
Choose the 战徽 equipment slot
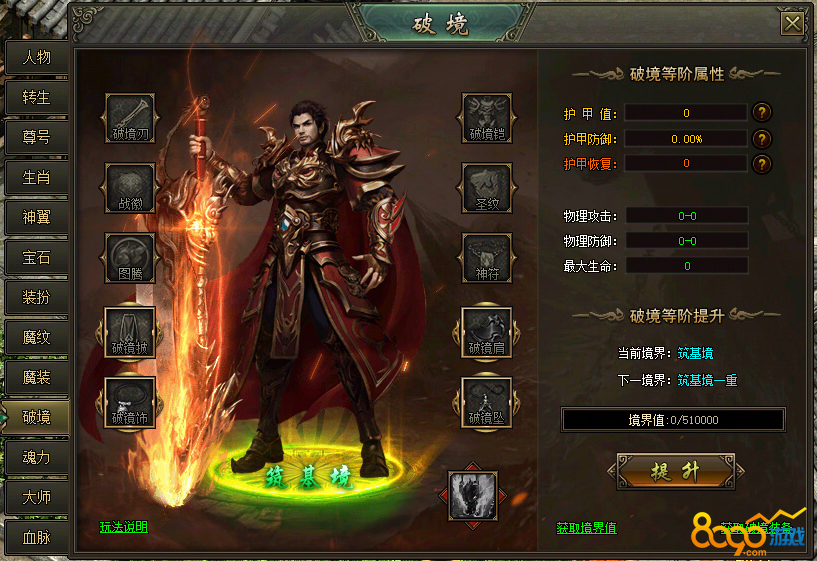click(131, 189)
